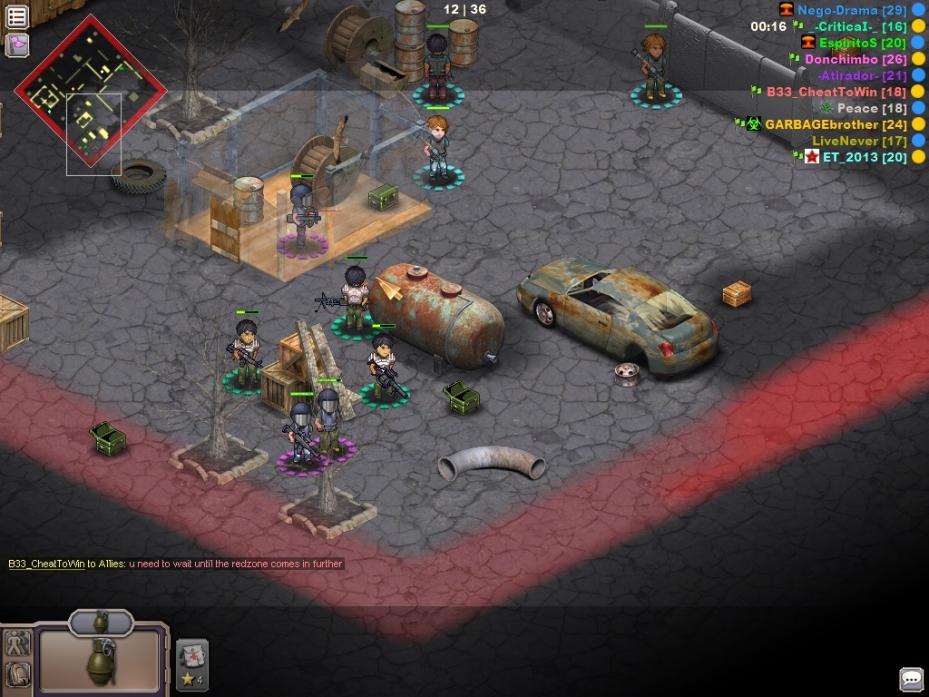This screenshot has height=697, width=929.
Task: Select GARBAGEbrother in the player list
Action: pos(836,124)
